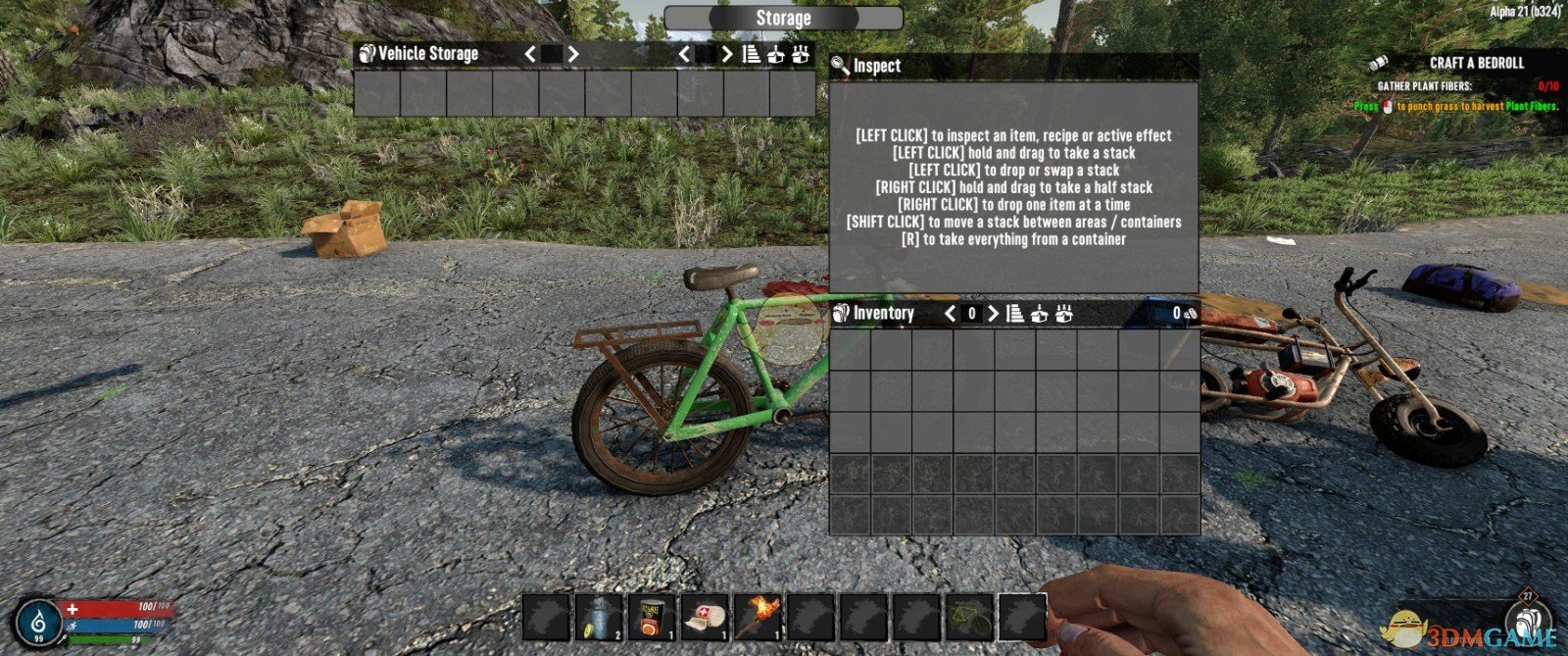Click the Storage window title tab
This screenshot has height=656, width=1568.
(783, 19)
